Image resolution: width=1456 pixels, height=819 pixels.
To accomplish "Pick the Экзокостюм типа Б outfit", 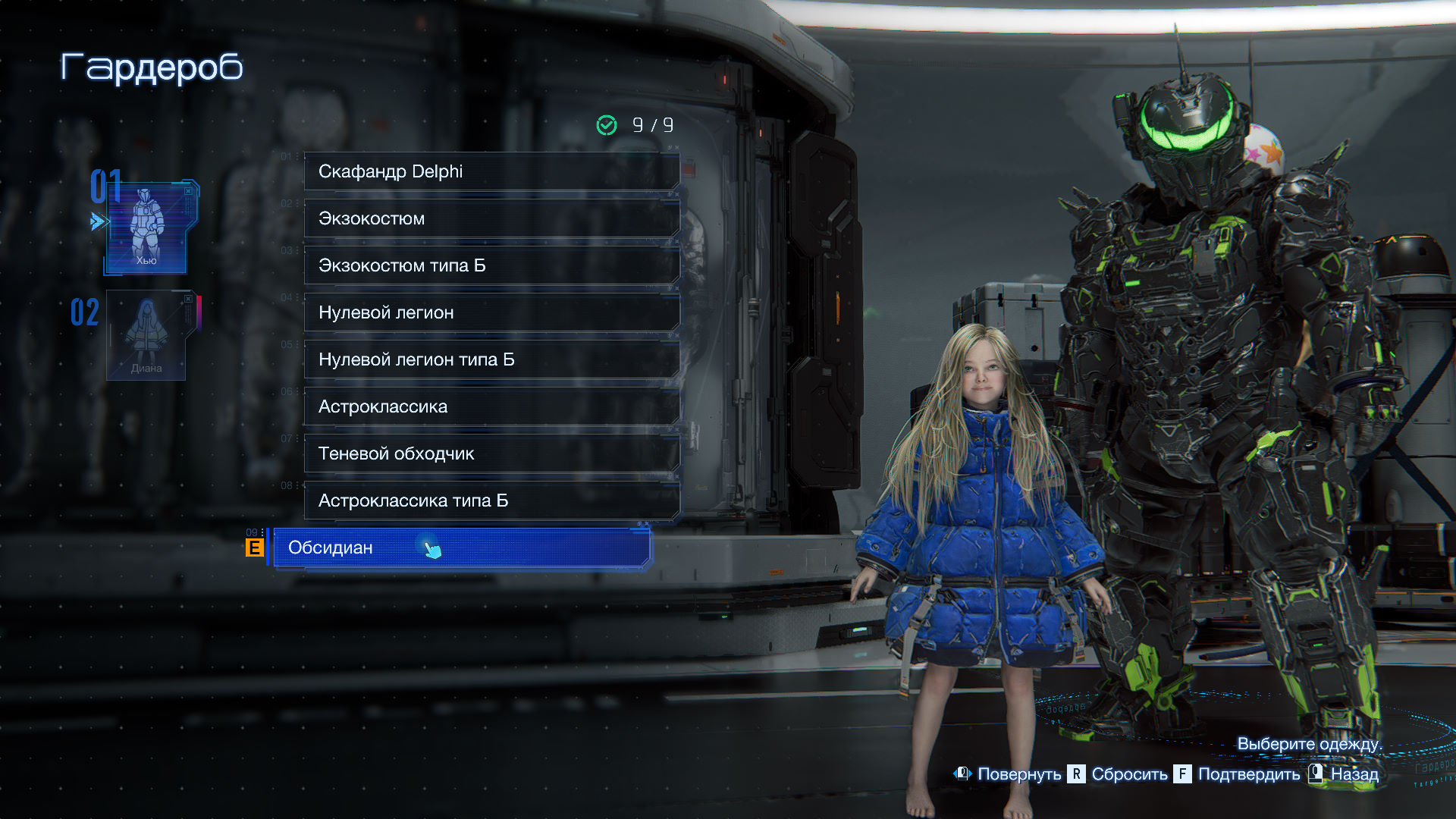I will 491,265.
